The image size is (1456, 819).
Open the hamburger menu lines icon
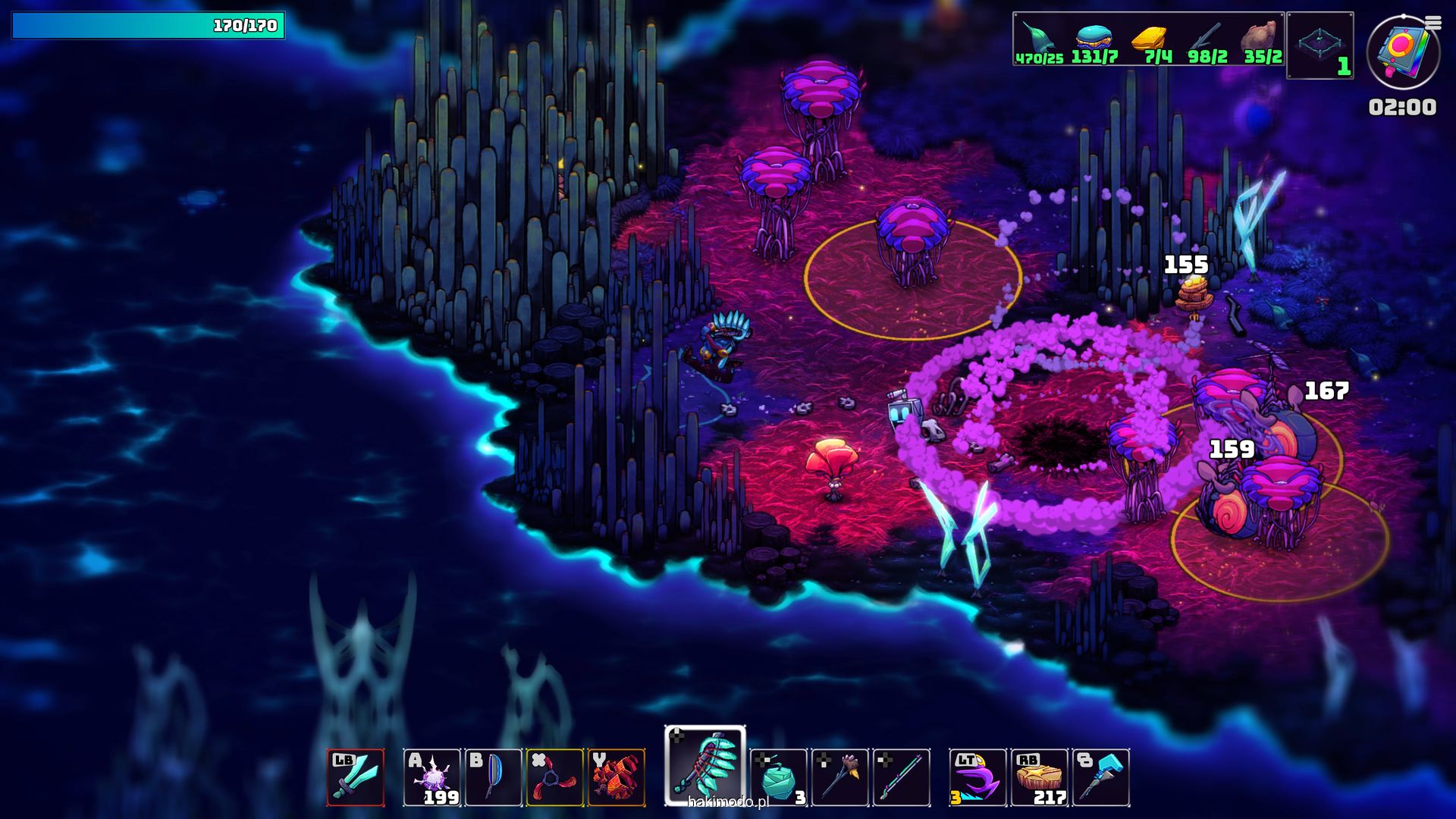click(x=1433, y=23)
